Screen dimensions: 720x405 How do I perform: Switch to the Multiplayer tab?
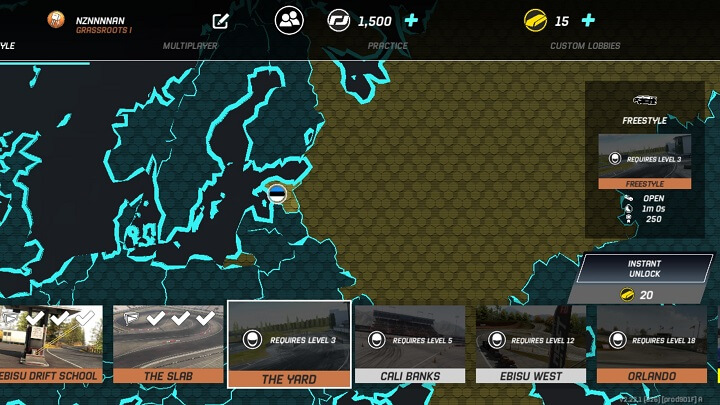click(x=190, y=46)
